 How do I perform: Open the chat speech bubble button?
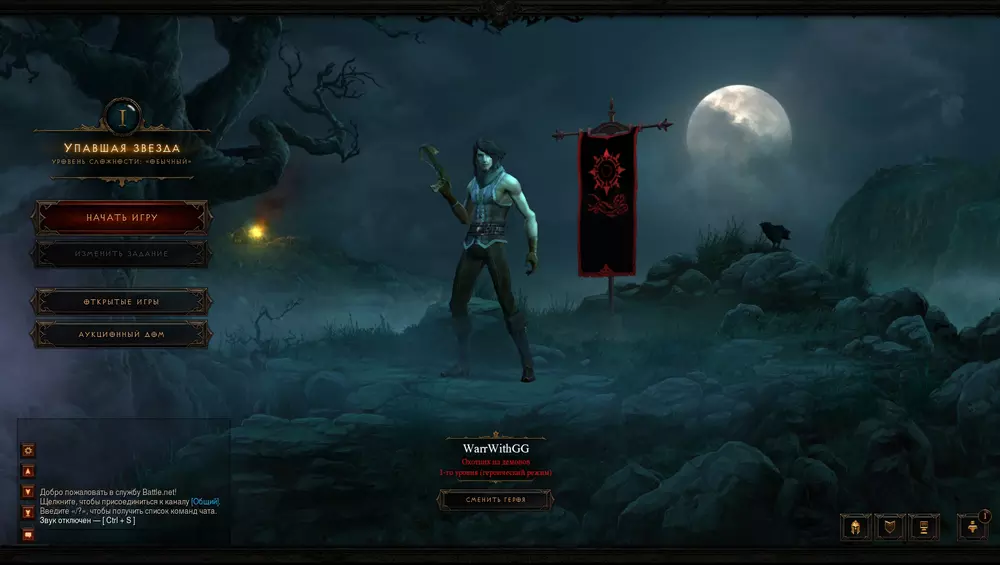29,534
